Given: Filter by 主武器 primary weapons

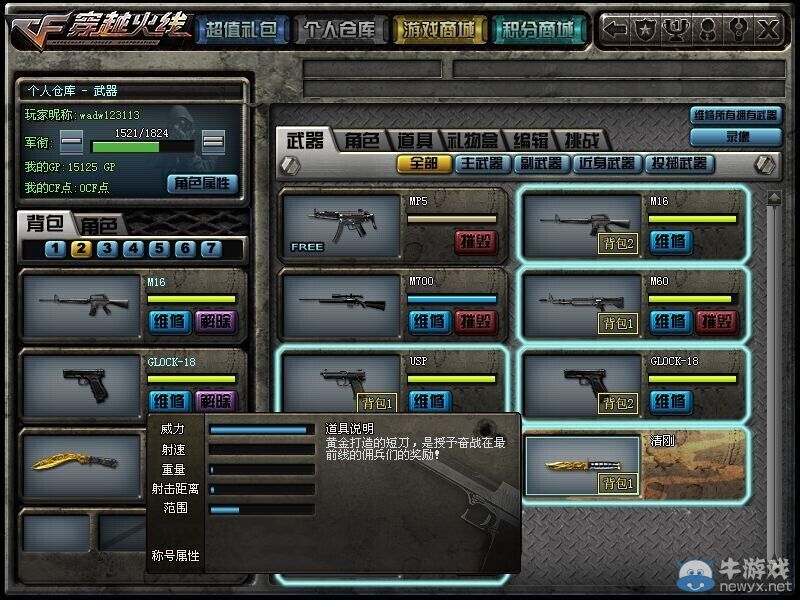Looking at the screenshot, I should 482,163.
